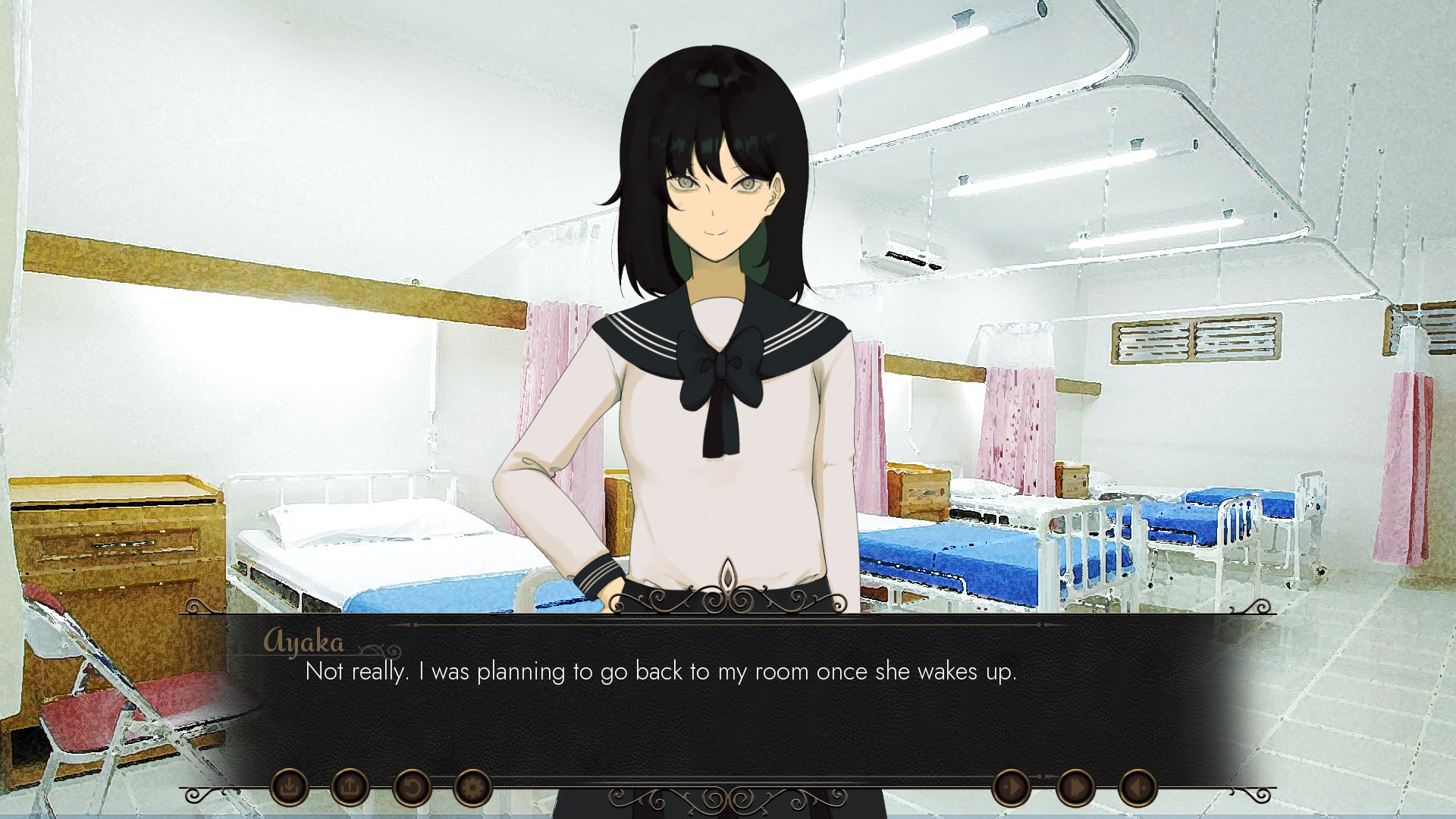Go back with the left-pointing triangle button
Viewport: 1456px width, 819px height.
pos(1137,788)
